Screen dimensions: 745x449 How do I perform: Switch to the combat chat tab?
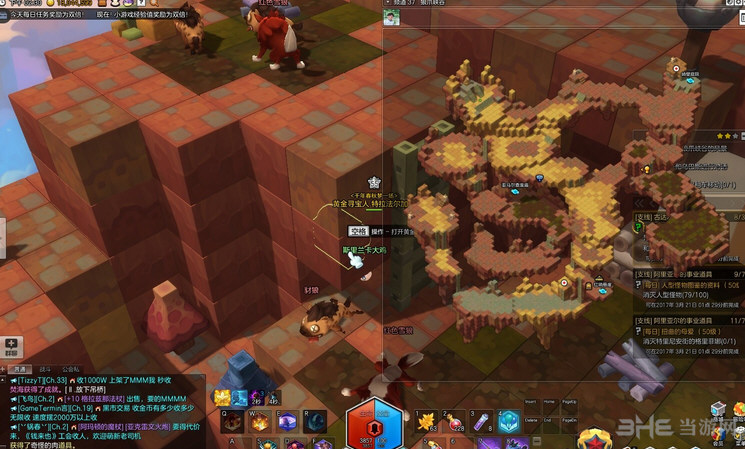(x=43, y=368)
